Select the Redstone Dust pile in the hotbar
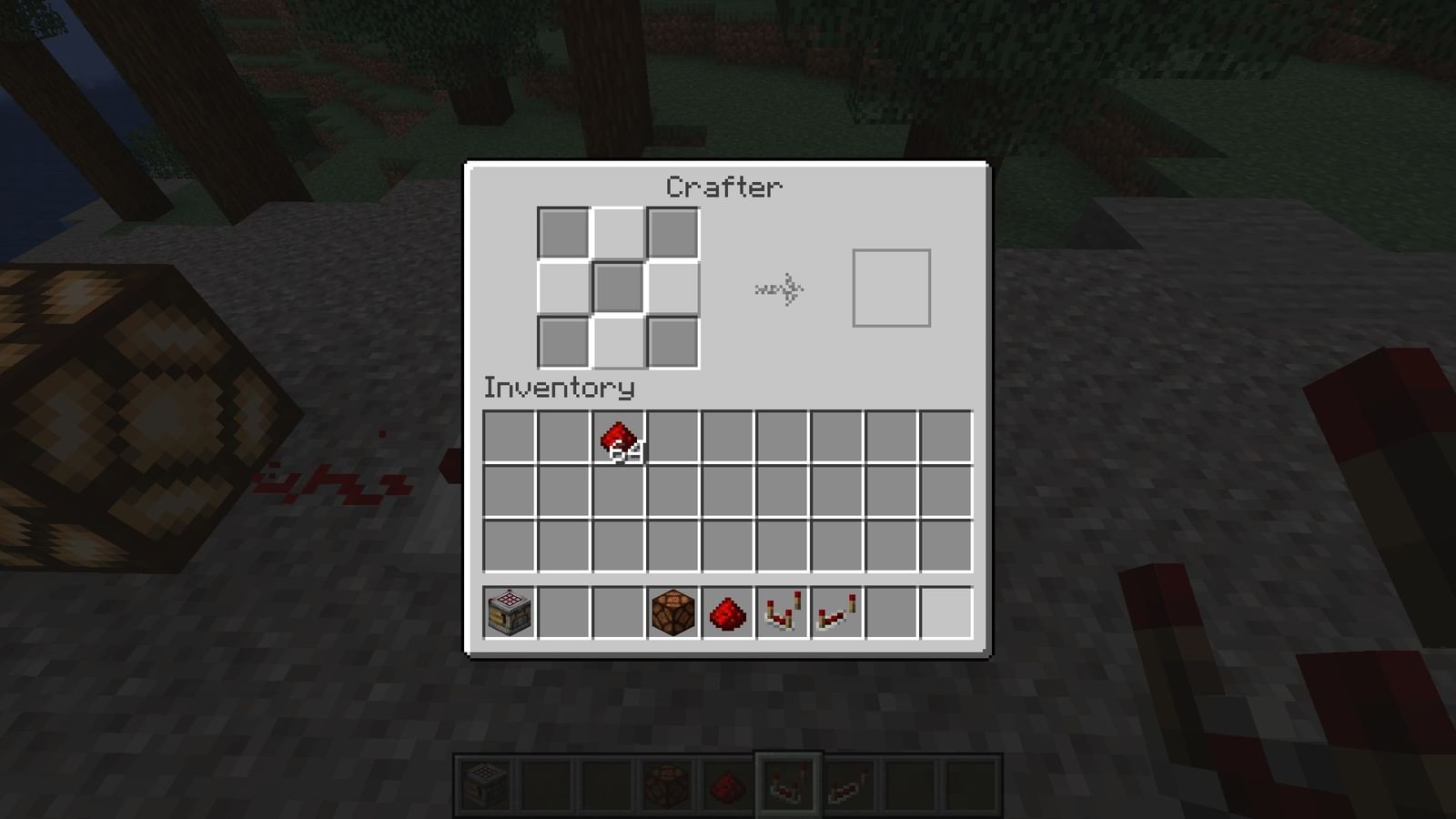The height and width of the screenshot is (819, 1456). click(x=728, y=612)
